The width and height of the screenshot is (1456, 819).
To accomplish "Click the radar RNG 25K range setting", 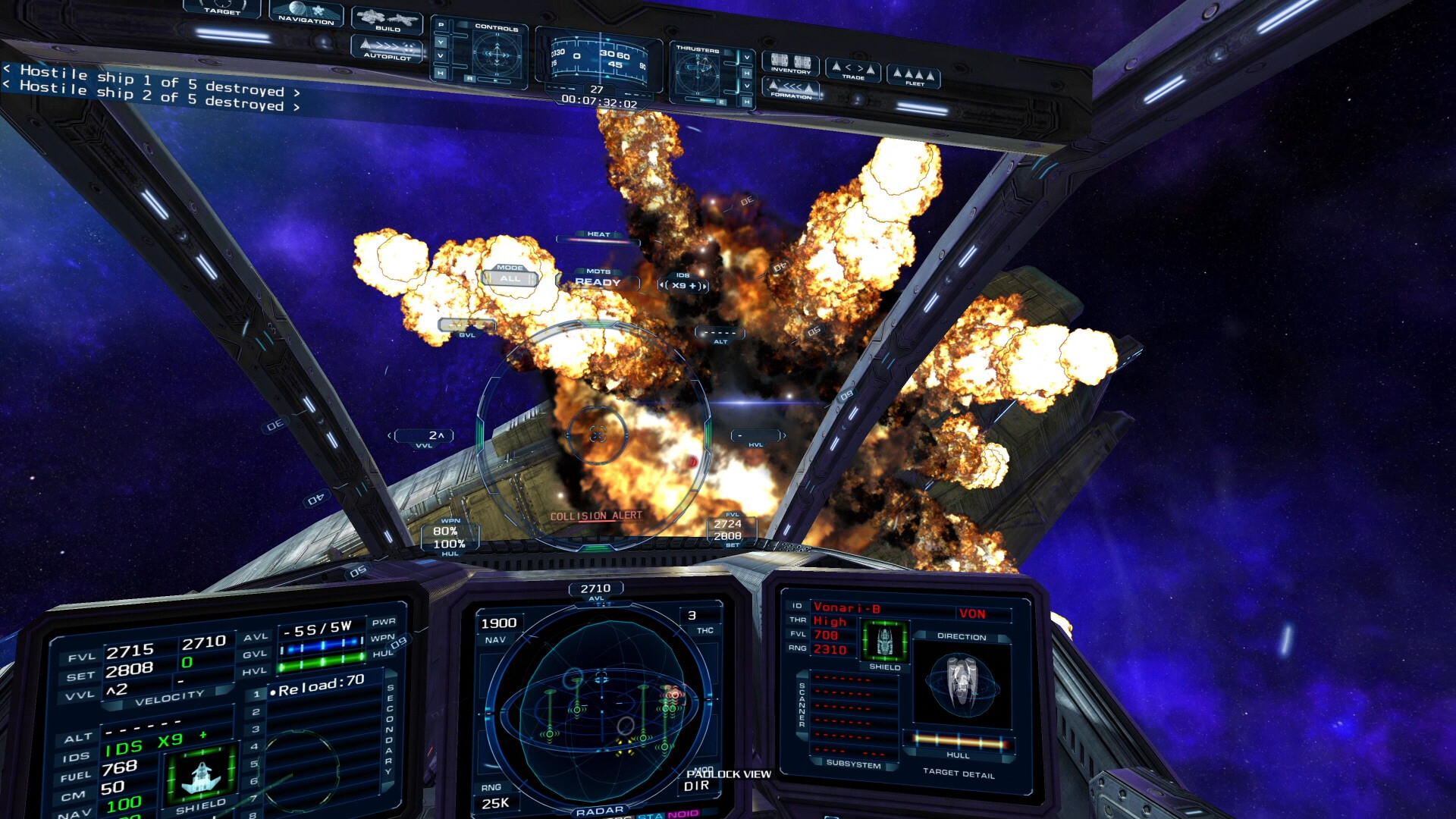I will coord(494,803).
